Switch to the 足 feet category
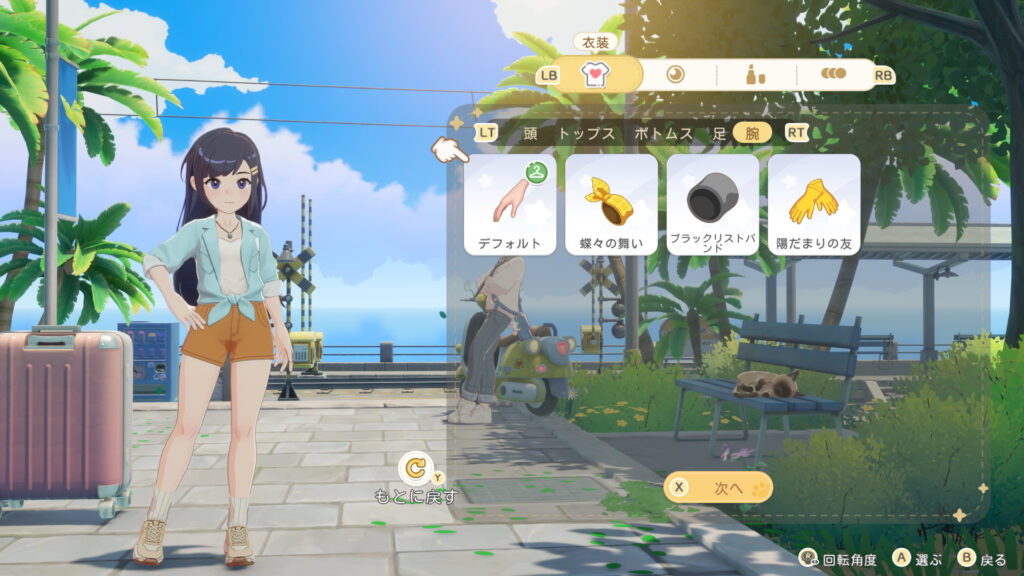This screenshot has width=1024, height=576. pos(717,133)
